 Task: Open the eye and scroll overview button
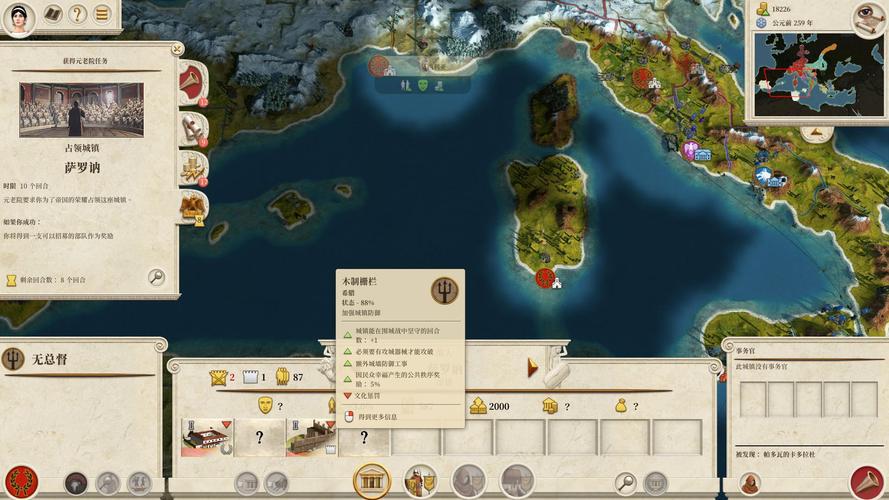click(x=868, y=16)
